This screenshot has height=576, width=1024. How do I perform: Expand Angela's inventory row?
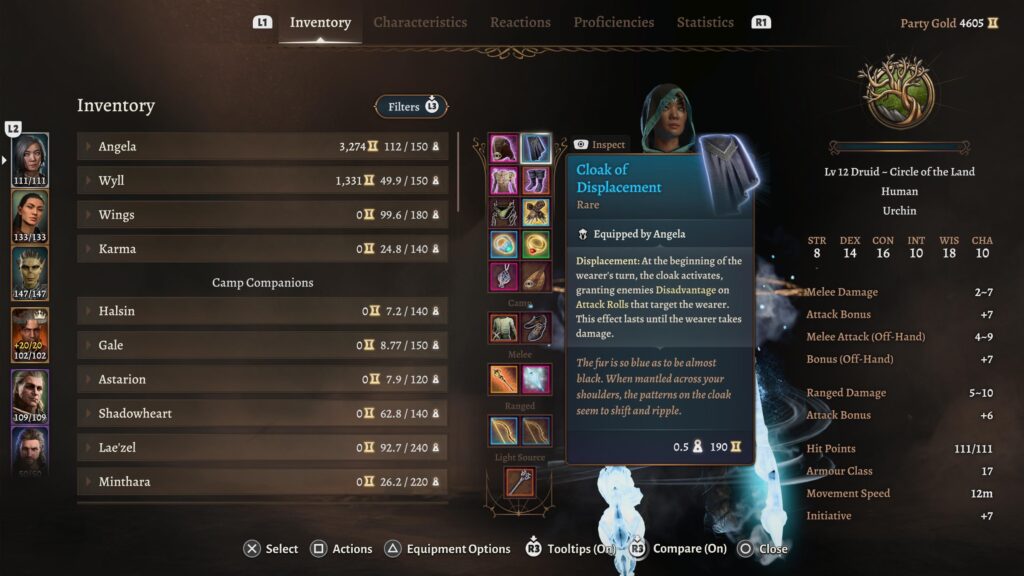262,147
